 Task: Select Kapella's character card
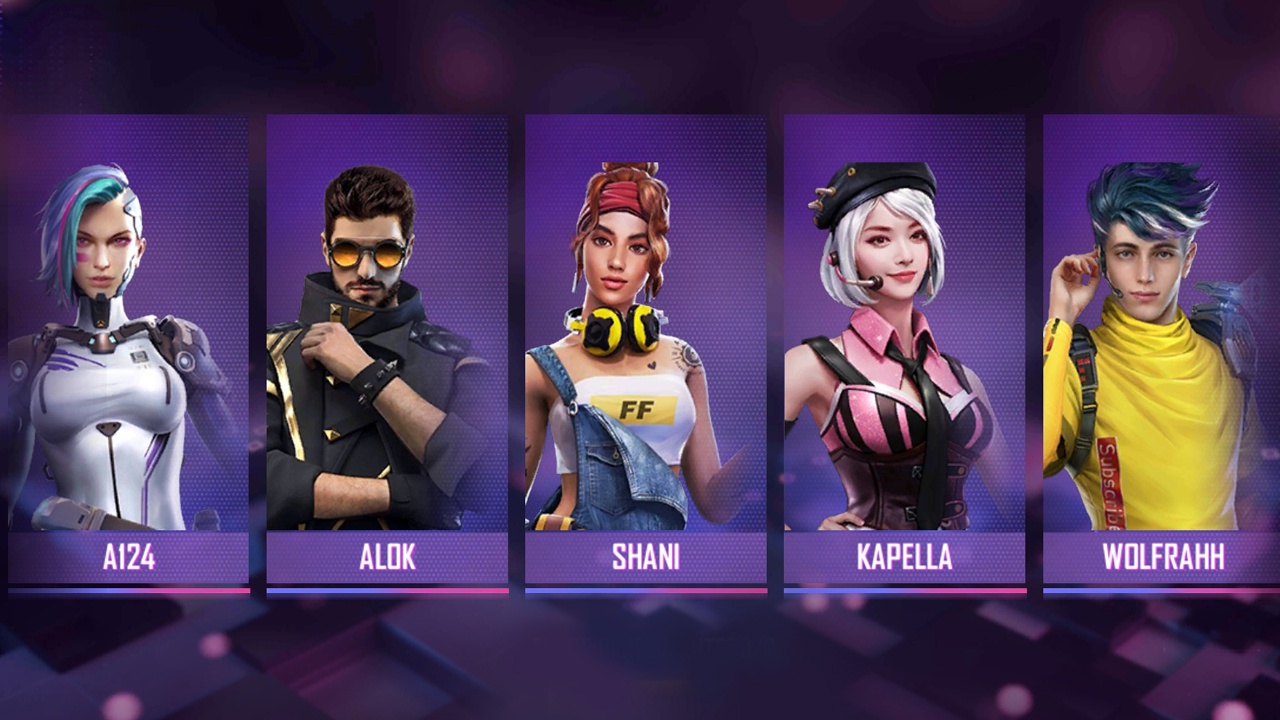click(x=904, y=350)
